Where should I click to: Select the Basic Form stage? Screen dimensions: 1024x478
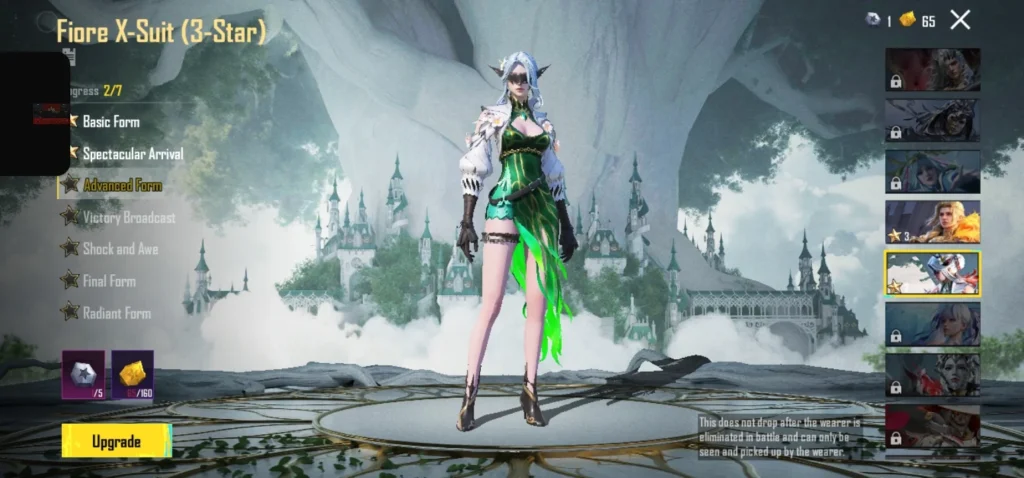[111, 122]
